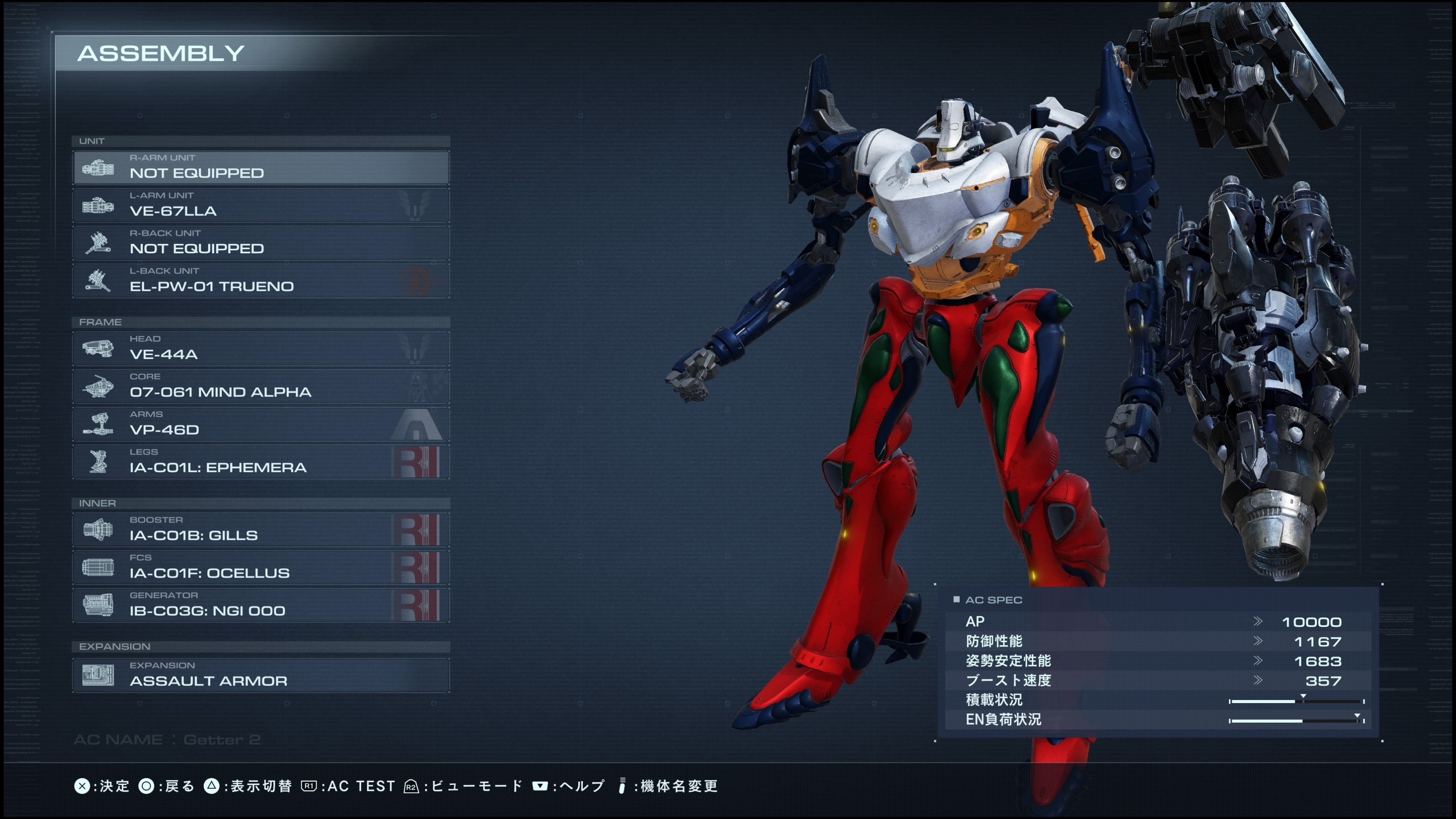
Task: Open the IA-C01F: OCELLUS FCS slot
Action: point(260,568)
